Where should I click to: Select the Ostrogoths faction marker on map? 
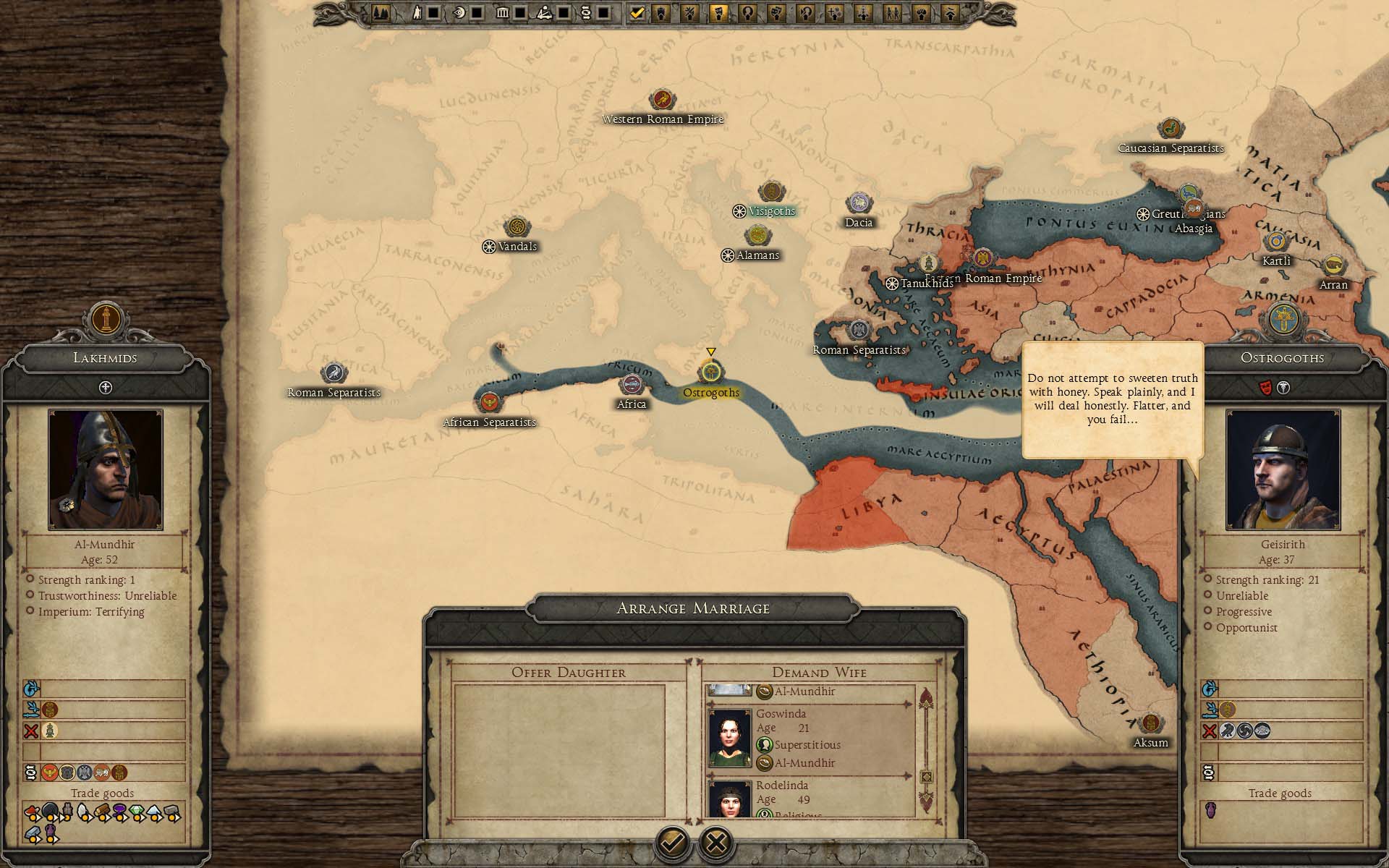point(711,373)
